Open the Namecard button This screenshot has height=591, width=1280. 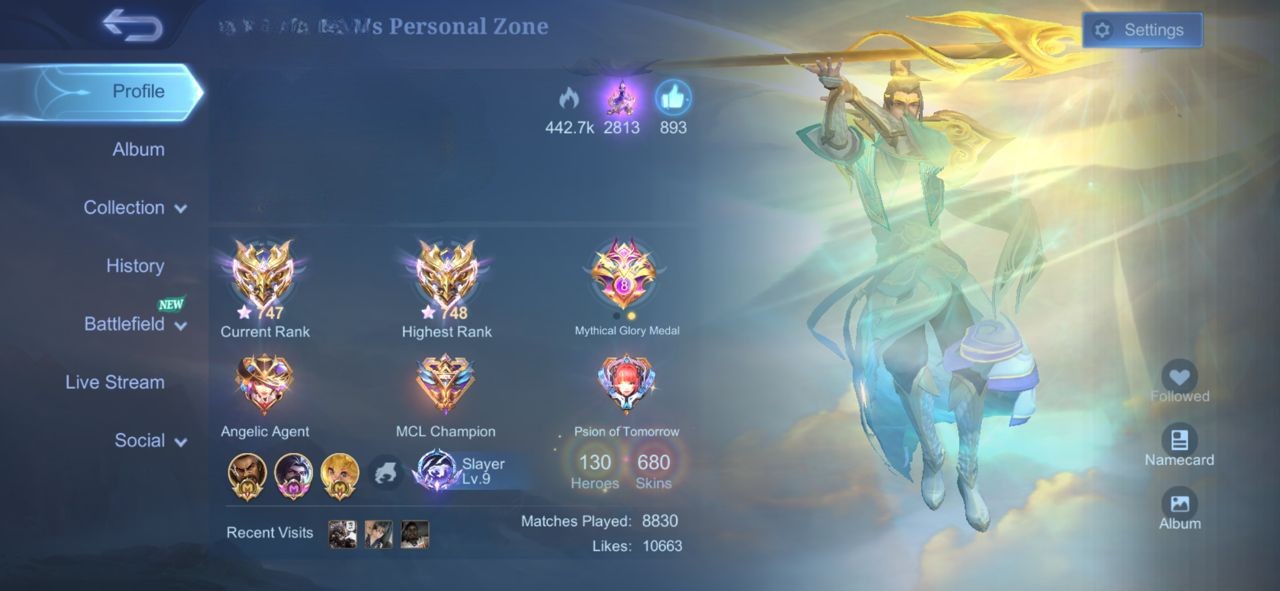pyautogui.click(x=1179, y=441)
